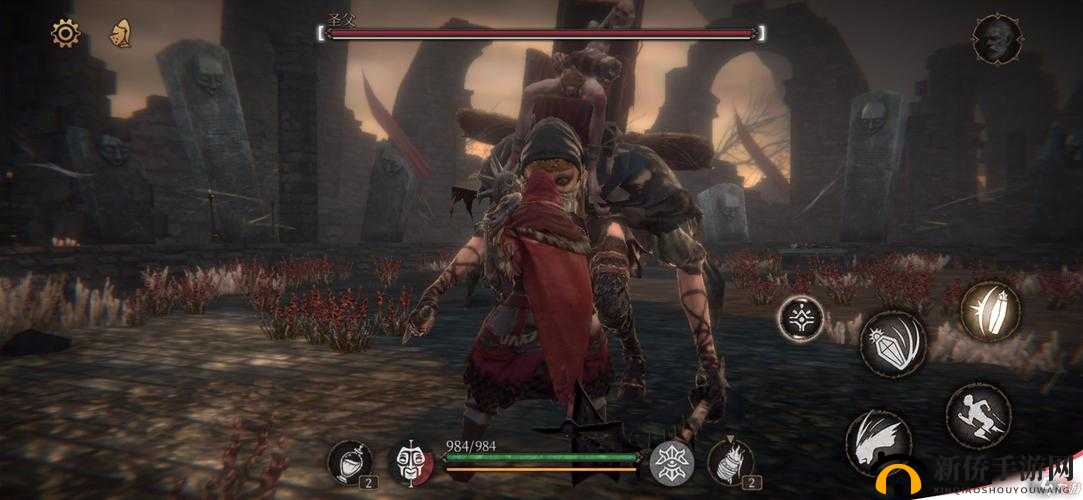This screenshot has width=1083, height=500.
Task: Activate the coffin shield skill
Action: point(990,310)
